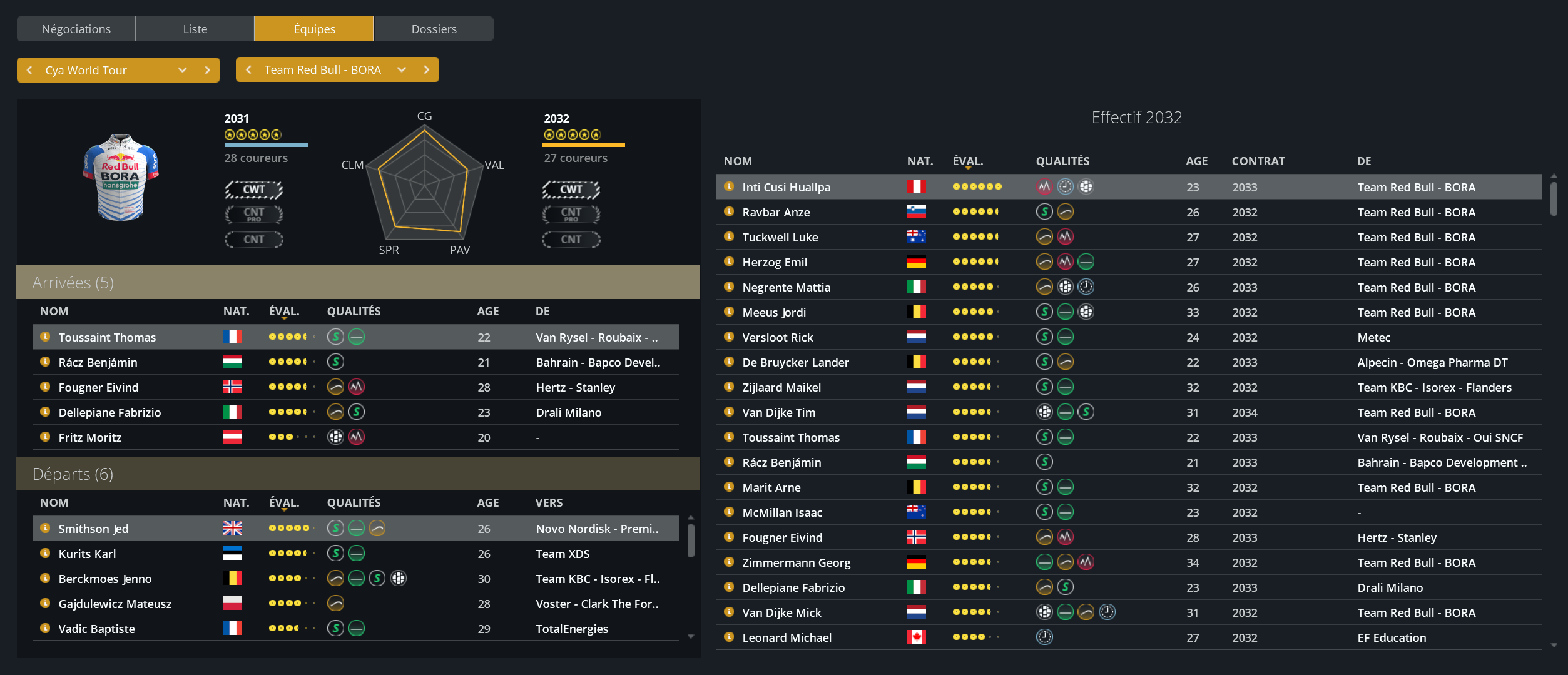Select Fritz Moritz in arrivals
The image size is (1568, 675).
(89, 437)
